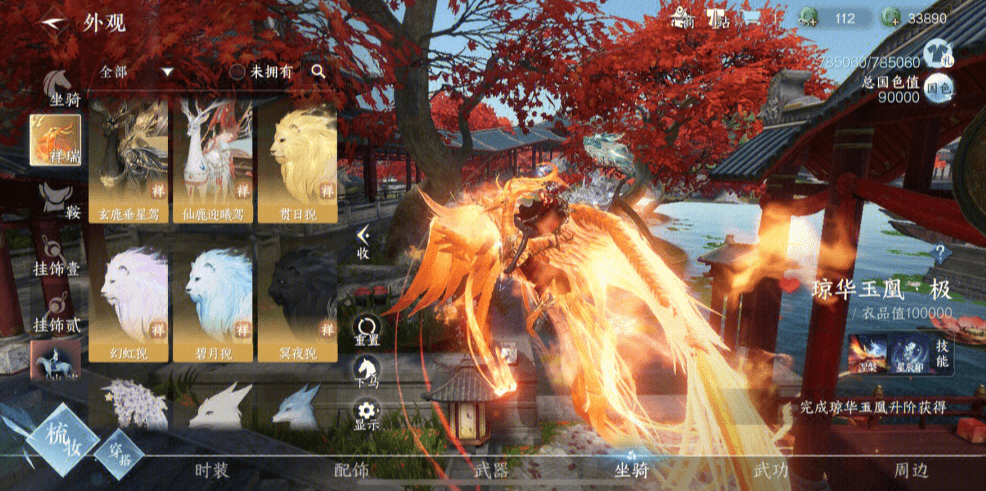
Task: Switch to the 武器 bottom tab
Action: 492,469
